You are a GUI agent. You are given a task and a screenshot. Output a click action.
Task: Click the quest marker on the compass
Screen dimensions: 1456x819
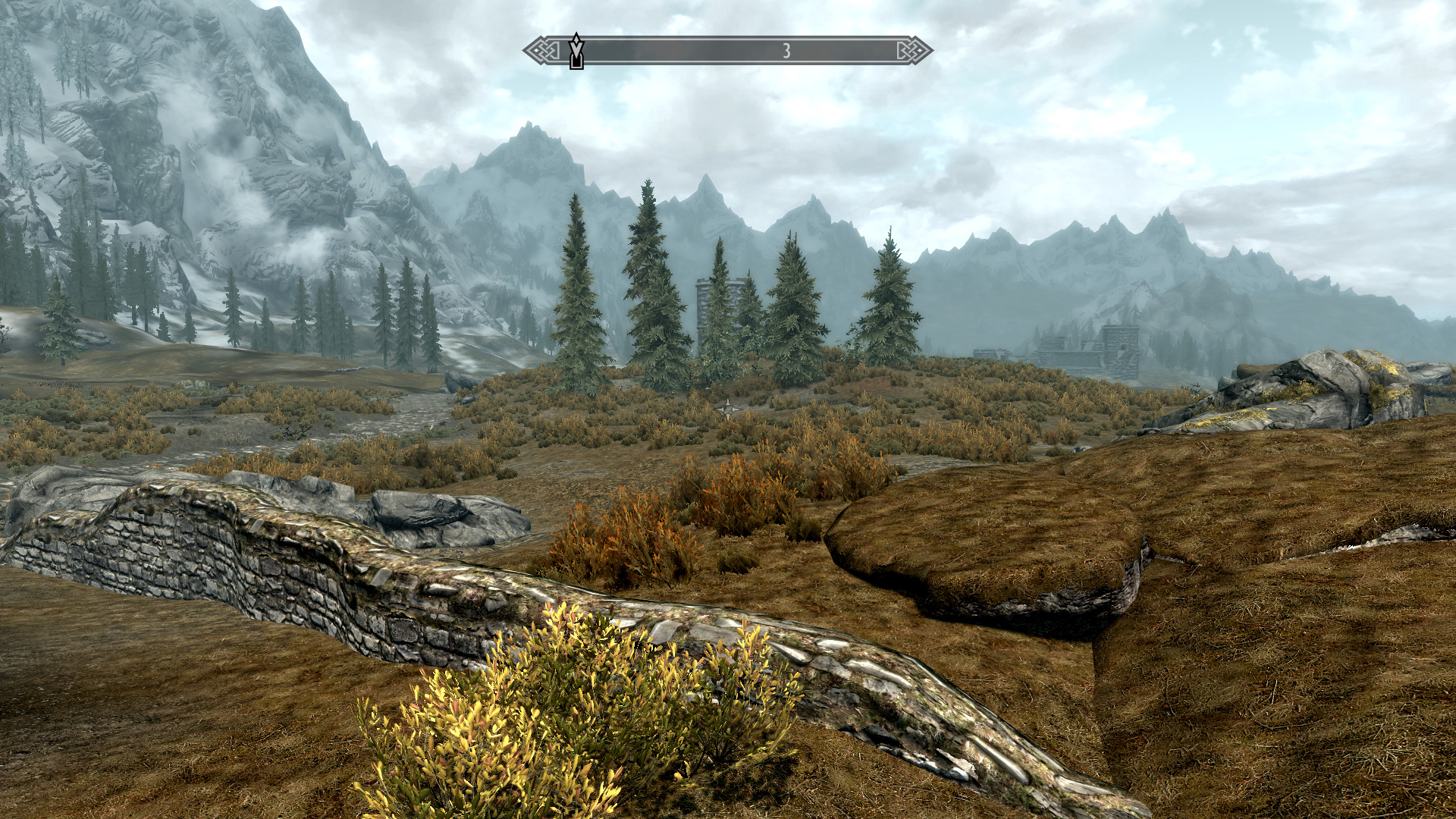576,51
